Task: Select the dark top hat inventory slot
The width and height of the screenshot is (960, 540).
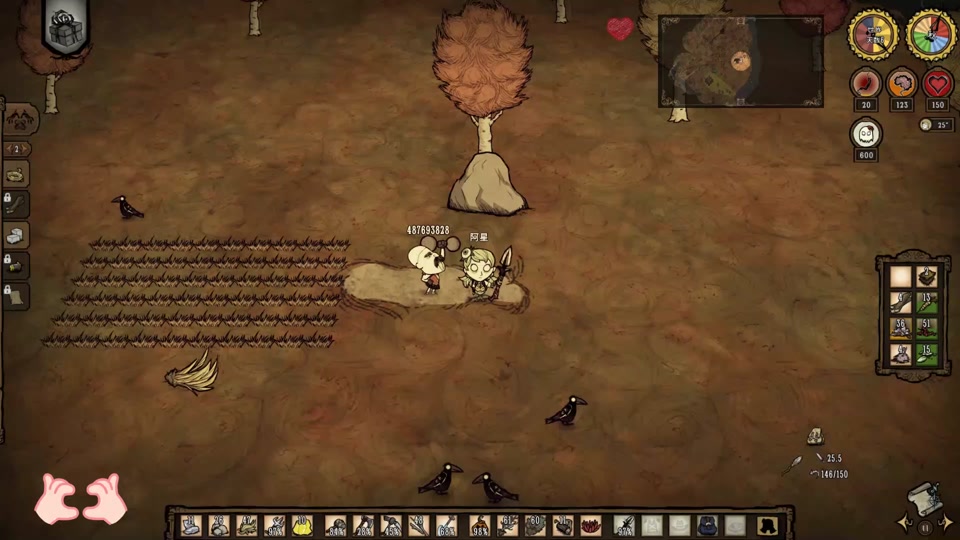Action: coord(767,525)
